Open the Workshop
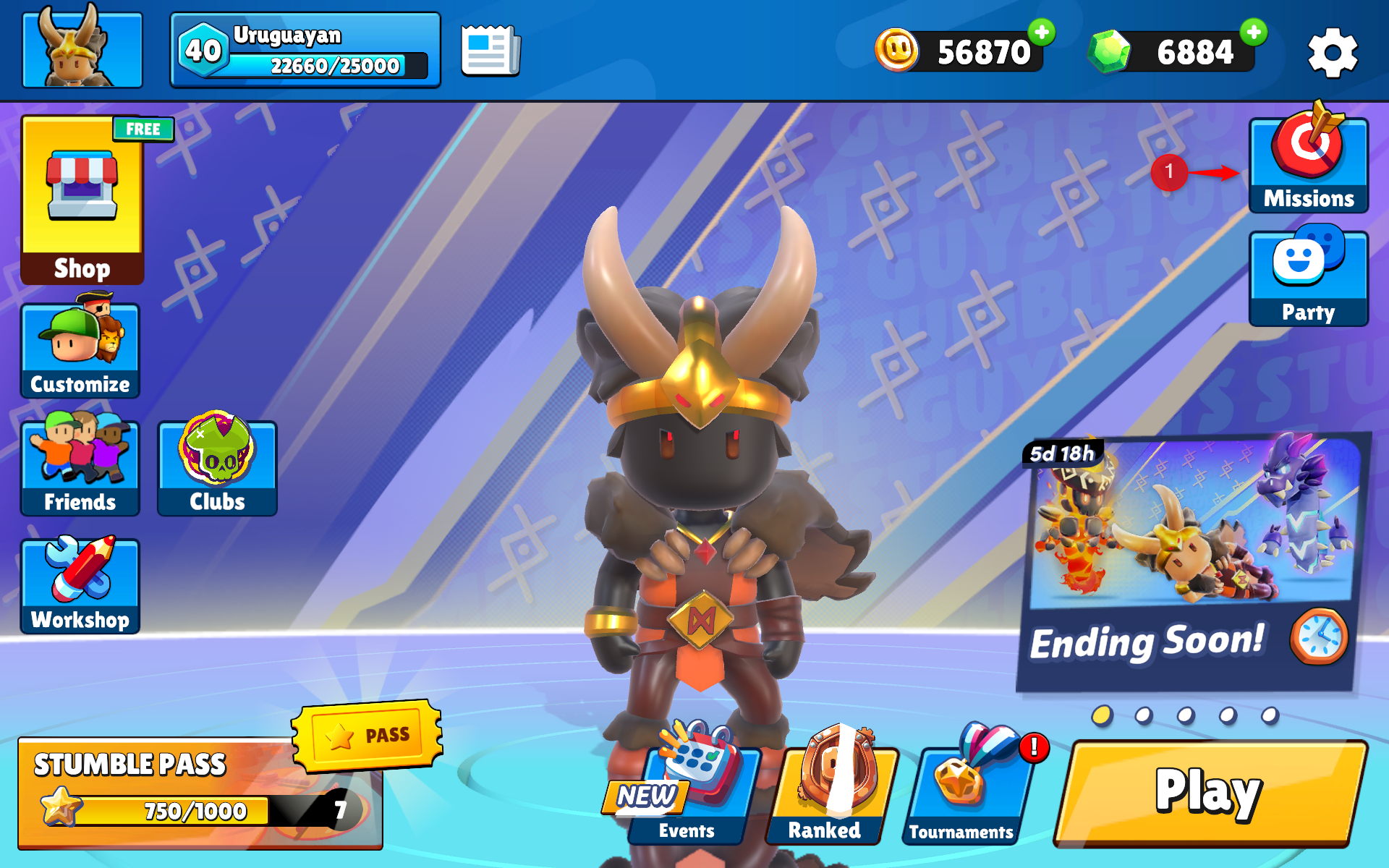 (x=80, y=587)
